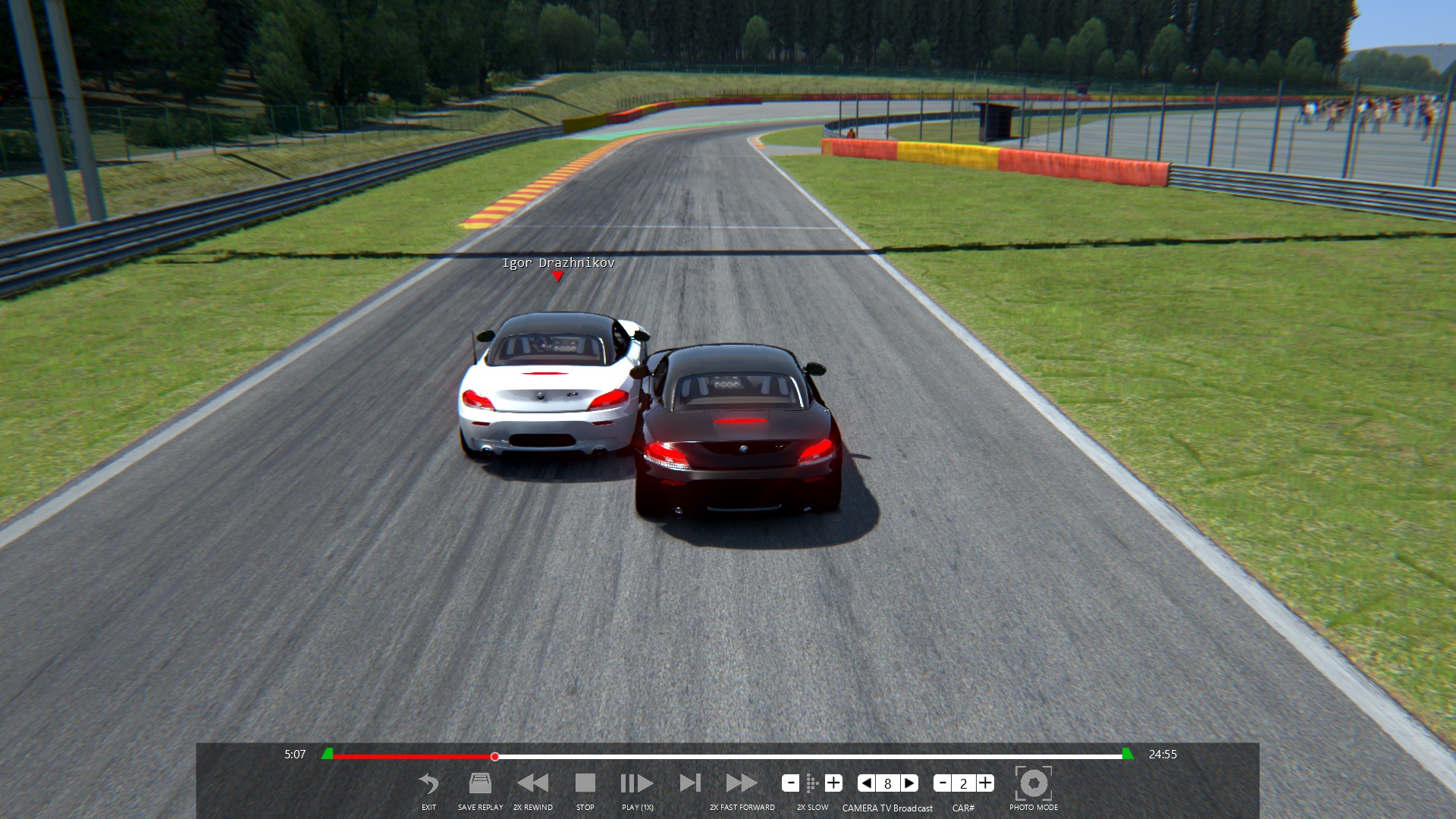Increase slow-motion speed with plus button
This screenshot has width=1456, height=819.
(833, 783)
